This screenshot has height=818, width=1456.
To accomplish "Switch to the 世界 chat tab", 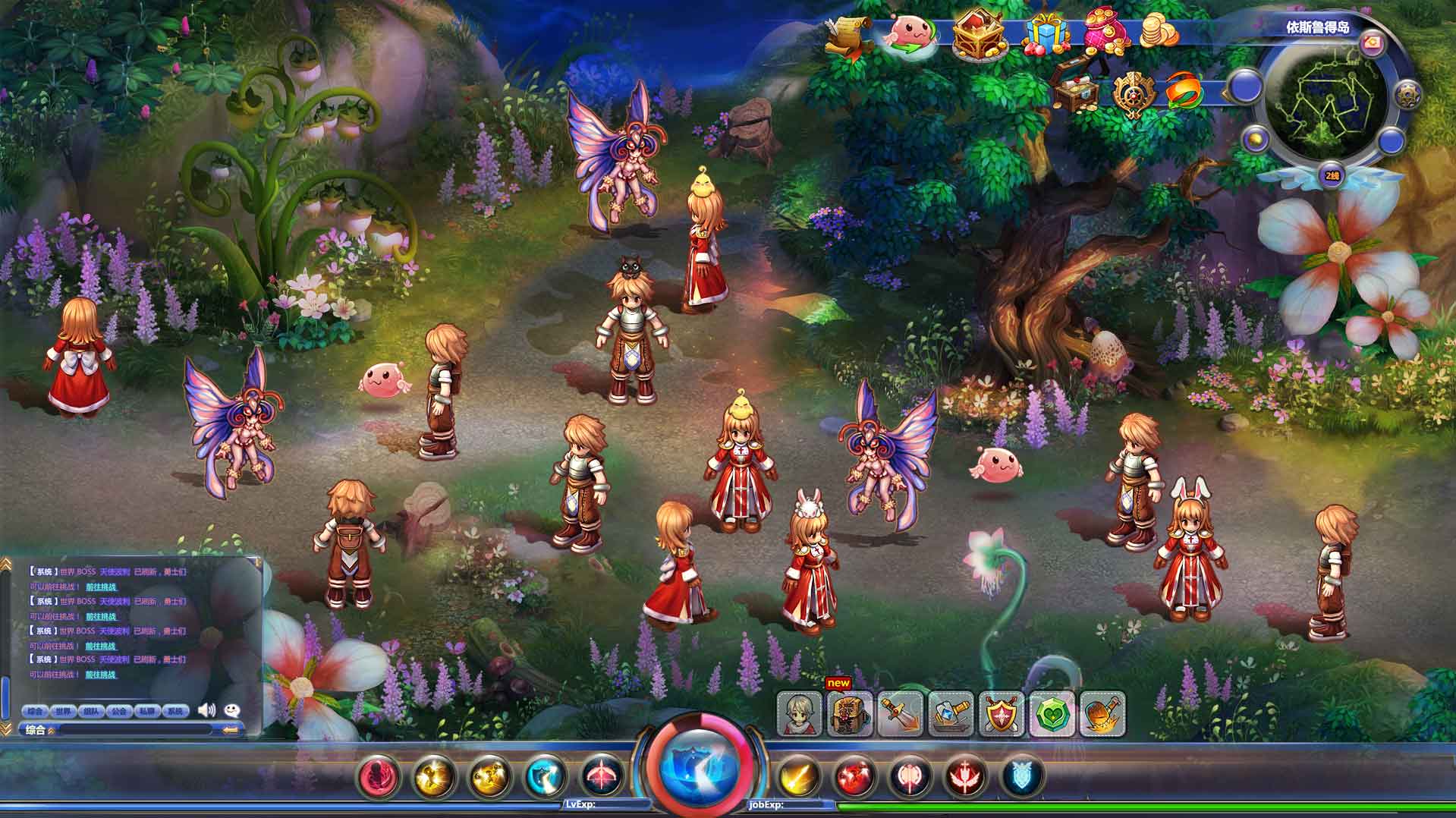I will coord(63,711).
